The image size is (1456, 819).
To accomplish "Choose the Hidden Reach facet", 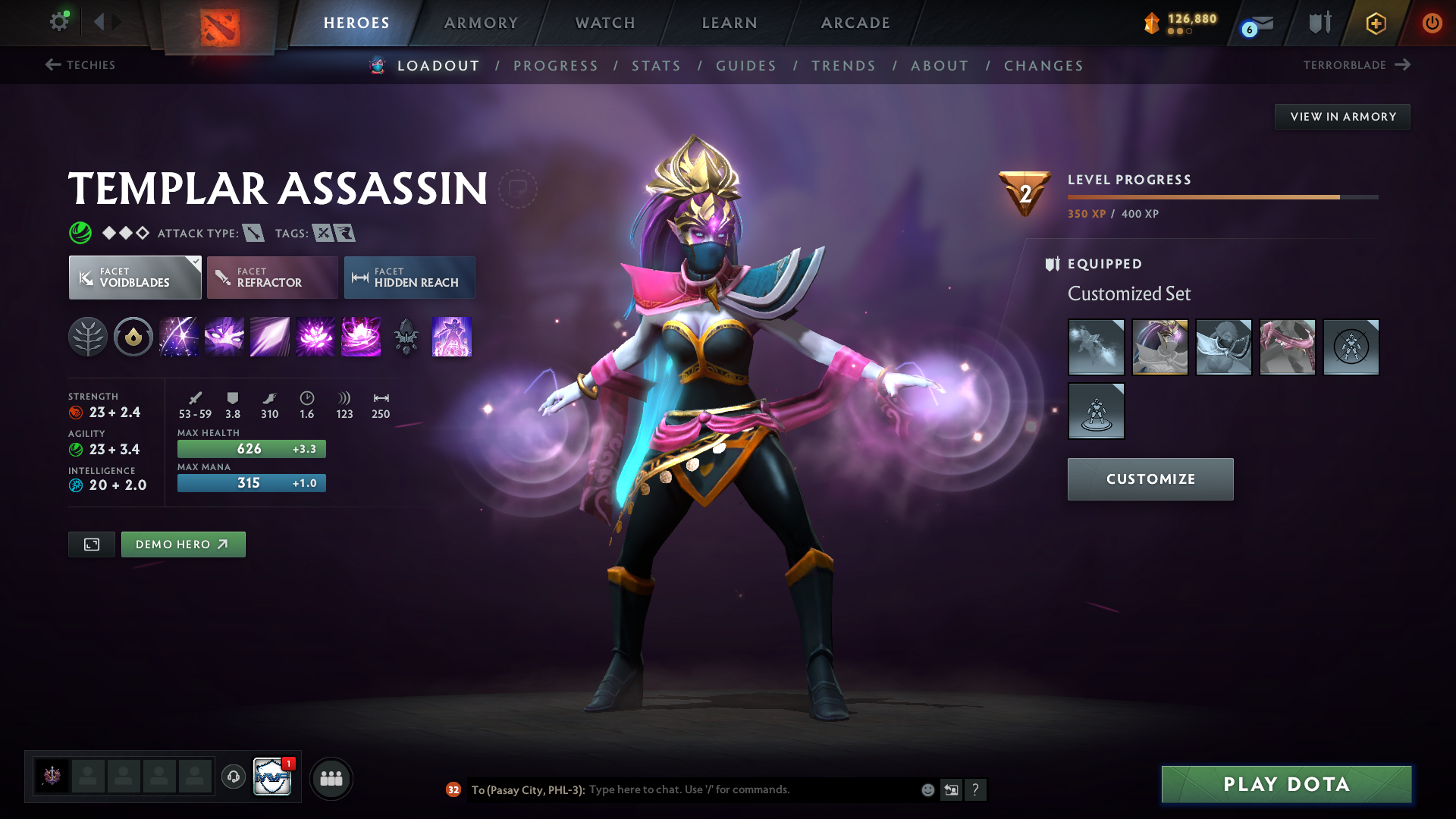I will [409, 278].
